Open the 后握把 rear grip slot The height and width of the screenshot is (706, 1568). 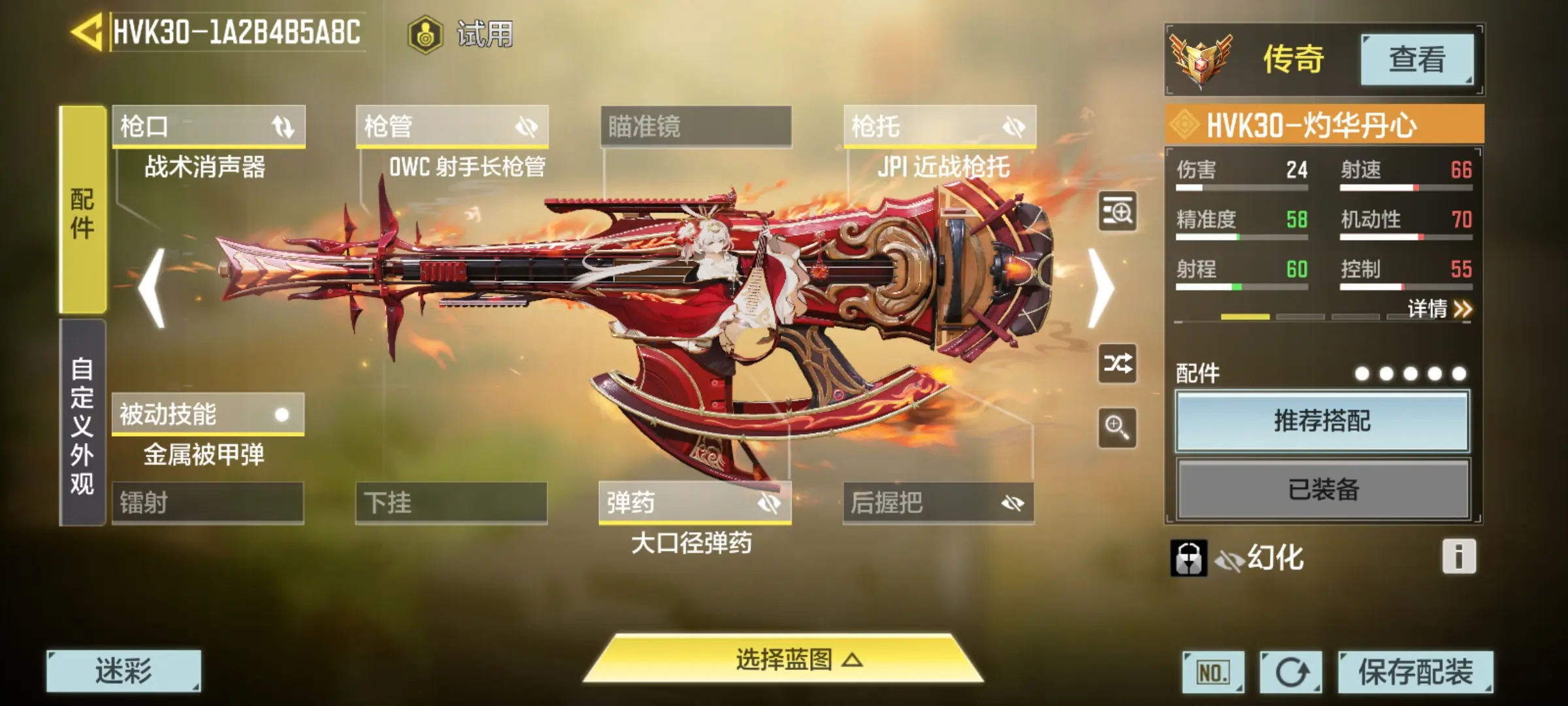pos(938,503)
